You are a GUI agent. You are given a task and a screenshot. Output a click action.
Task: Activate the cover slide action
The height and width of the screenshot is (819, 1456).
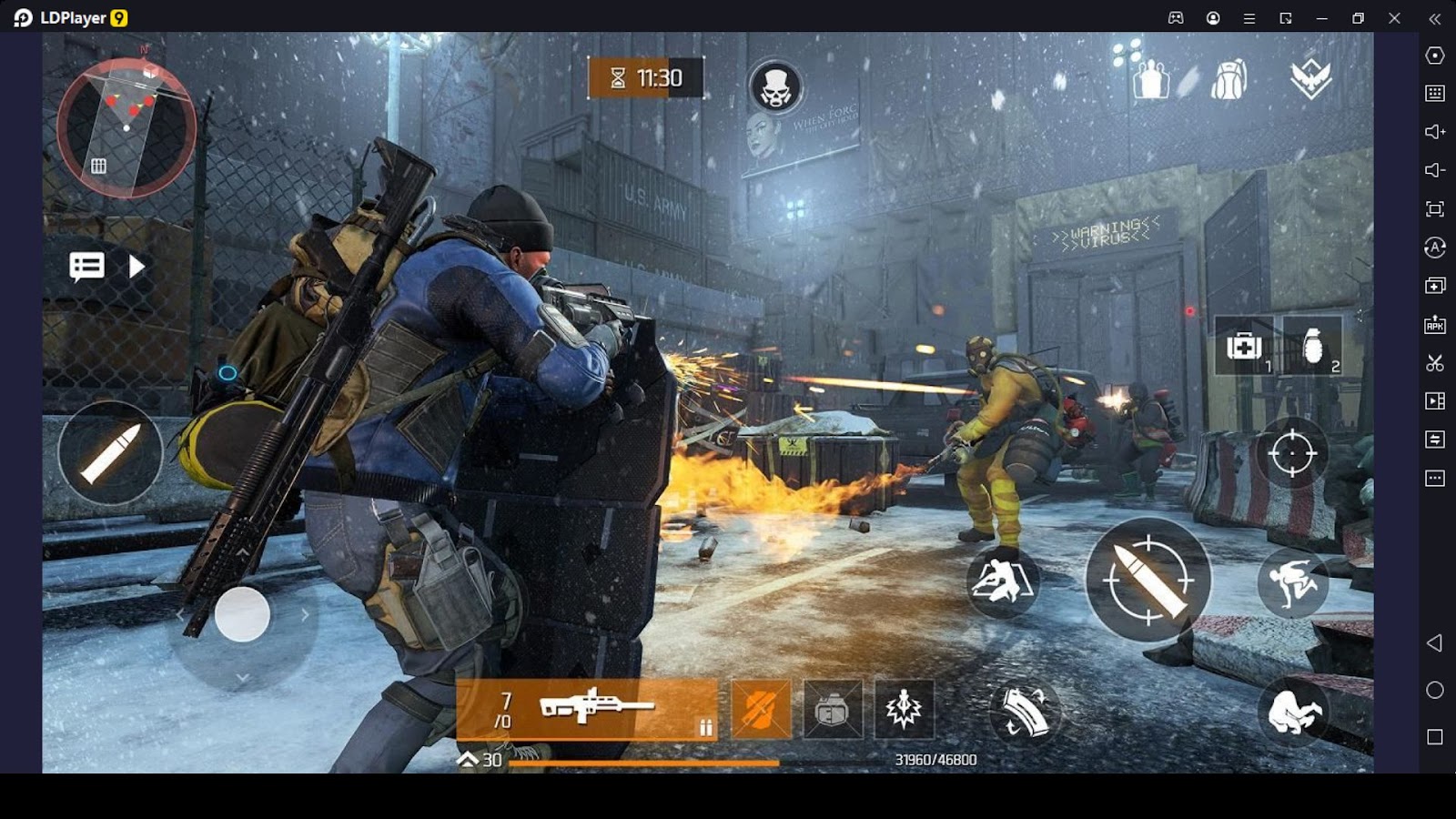coord(1002,581)
